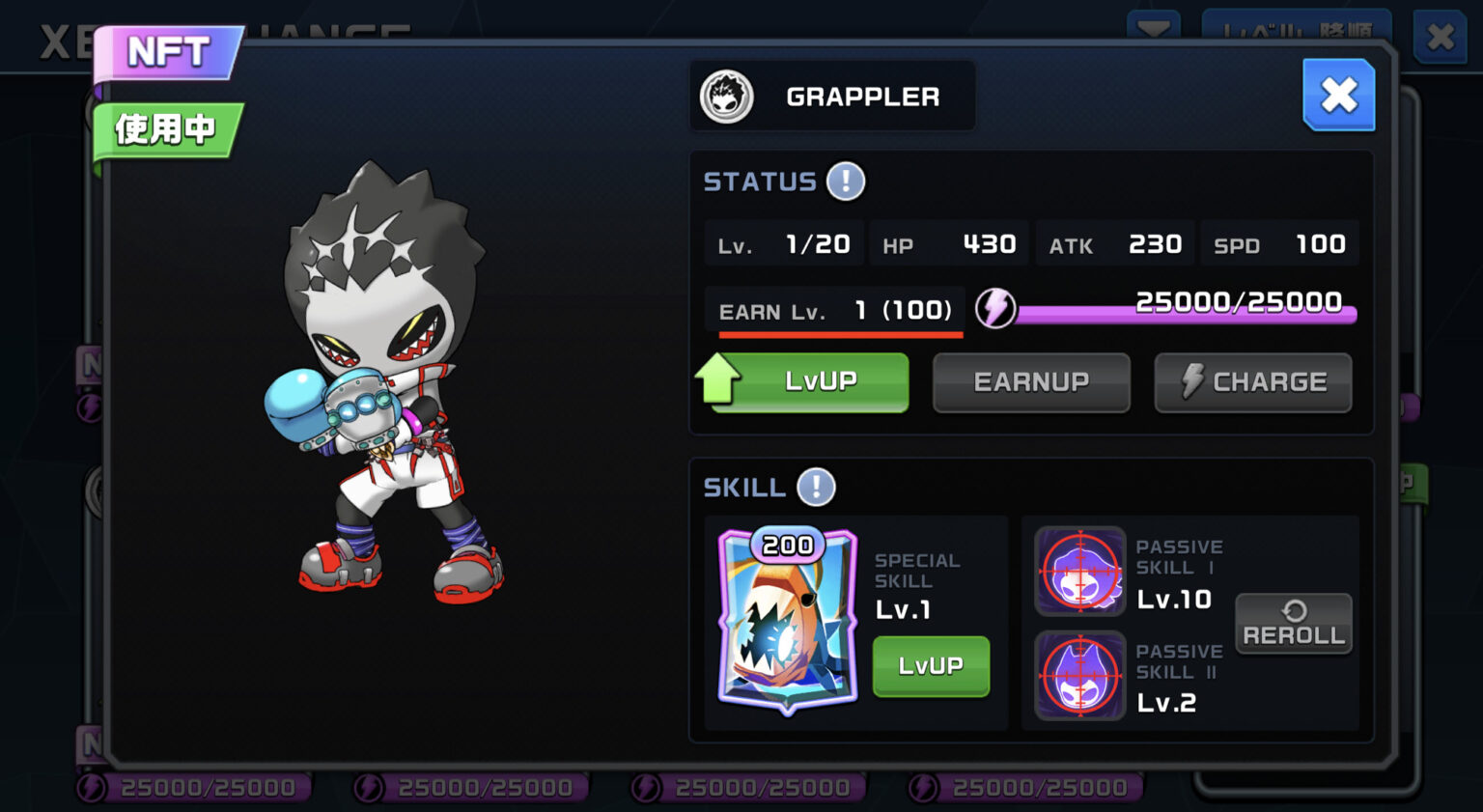Level up the character with green LvUP

coord(809,382)
